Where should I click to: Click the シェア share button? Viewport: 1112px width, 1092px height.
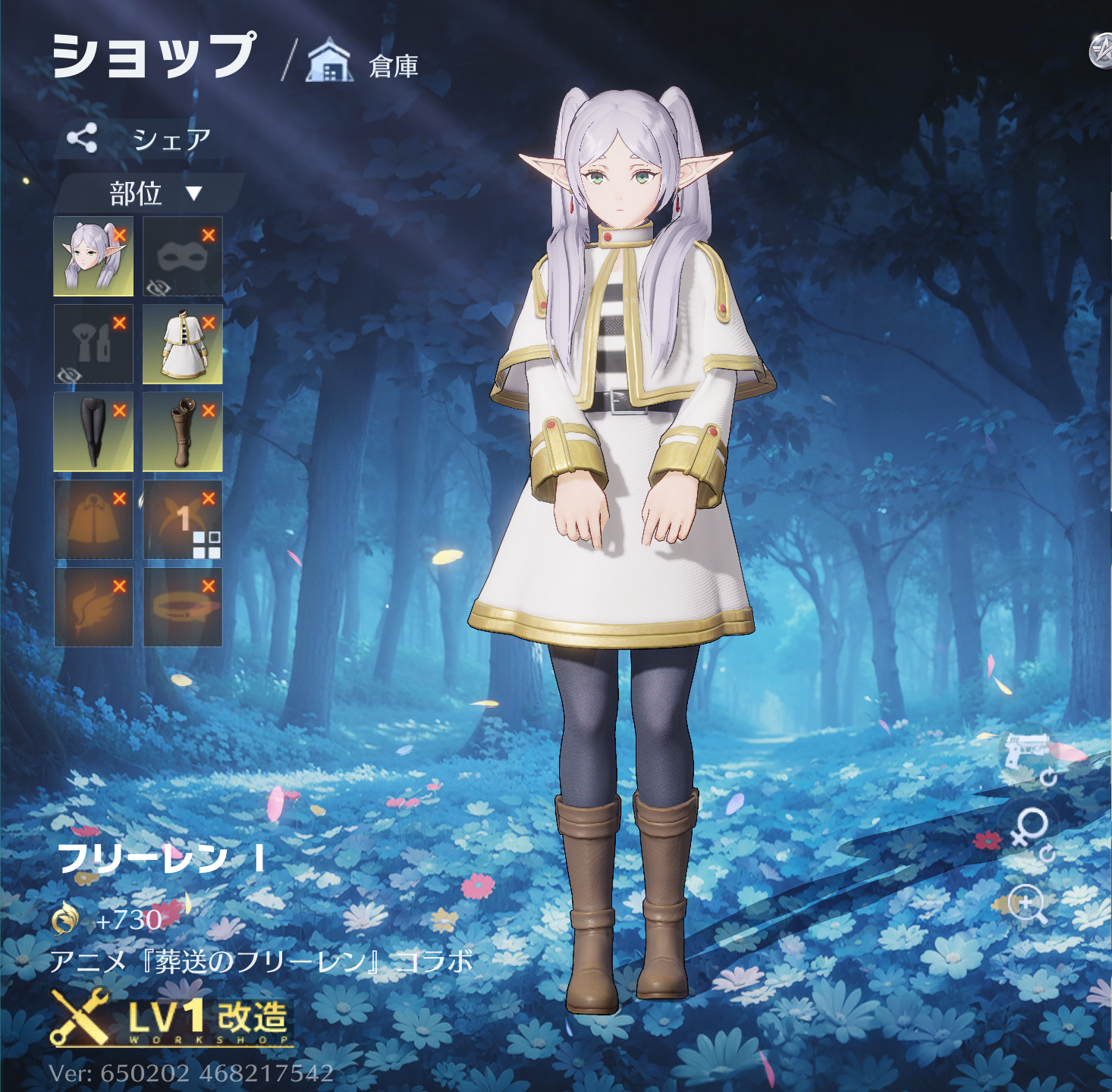[x=138, y=139]
